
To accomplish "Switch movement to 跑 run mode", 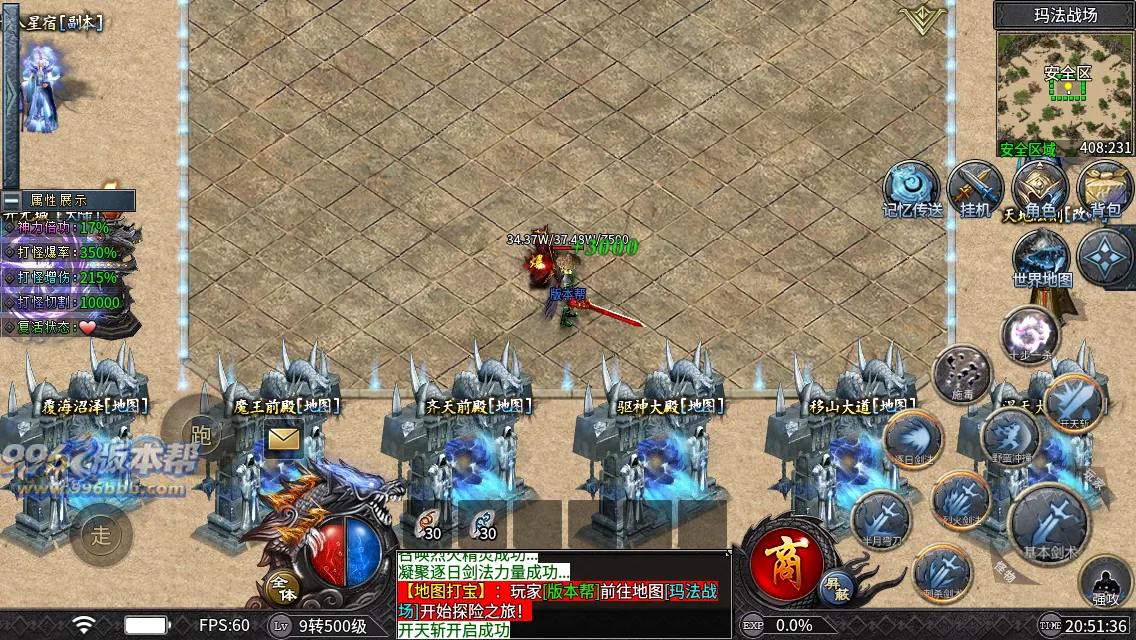I will (x=201, y=434).
